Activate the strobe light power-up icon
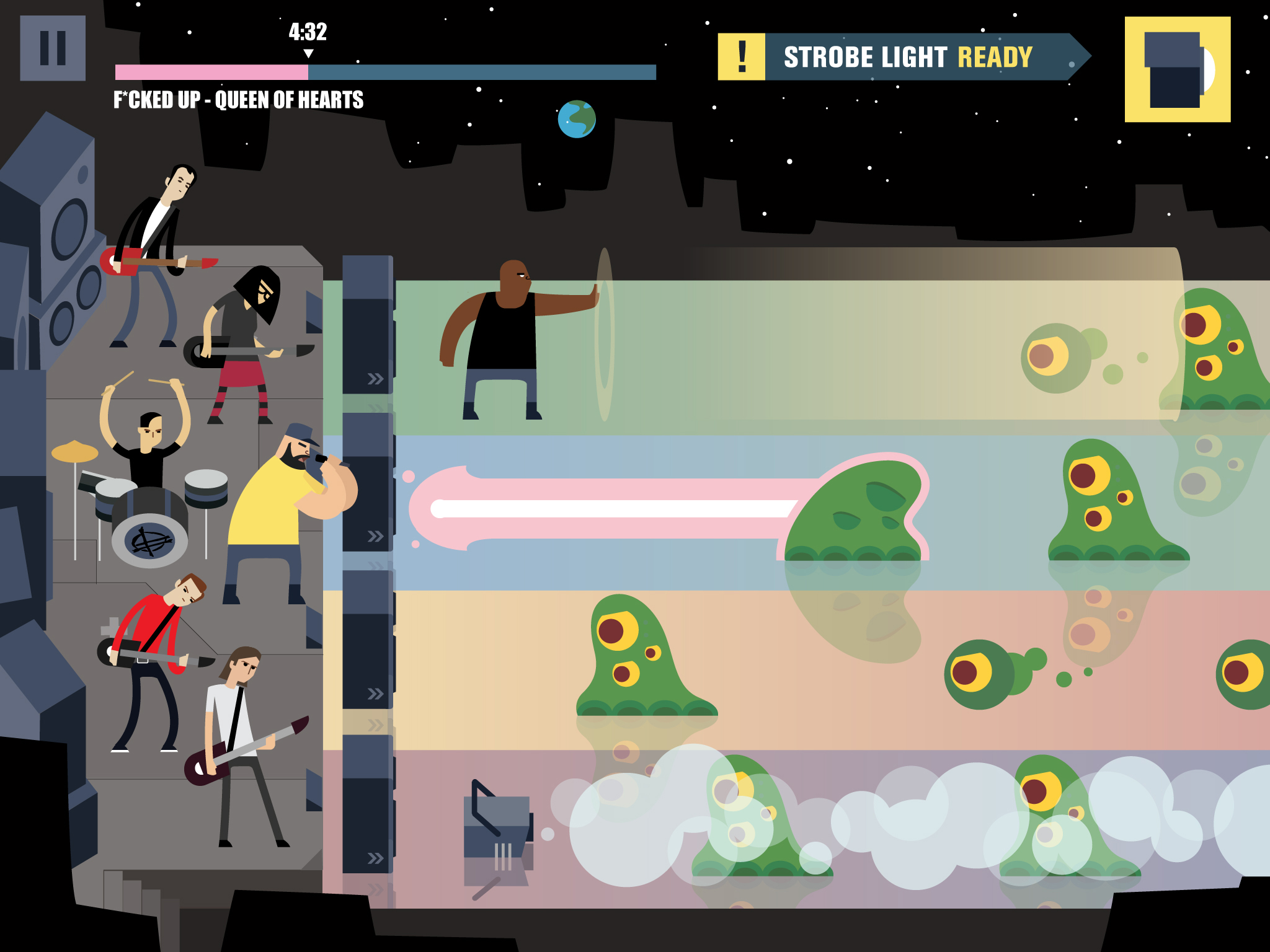 click(1177, 69)
